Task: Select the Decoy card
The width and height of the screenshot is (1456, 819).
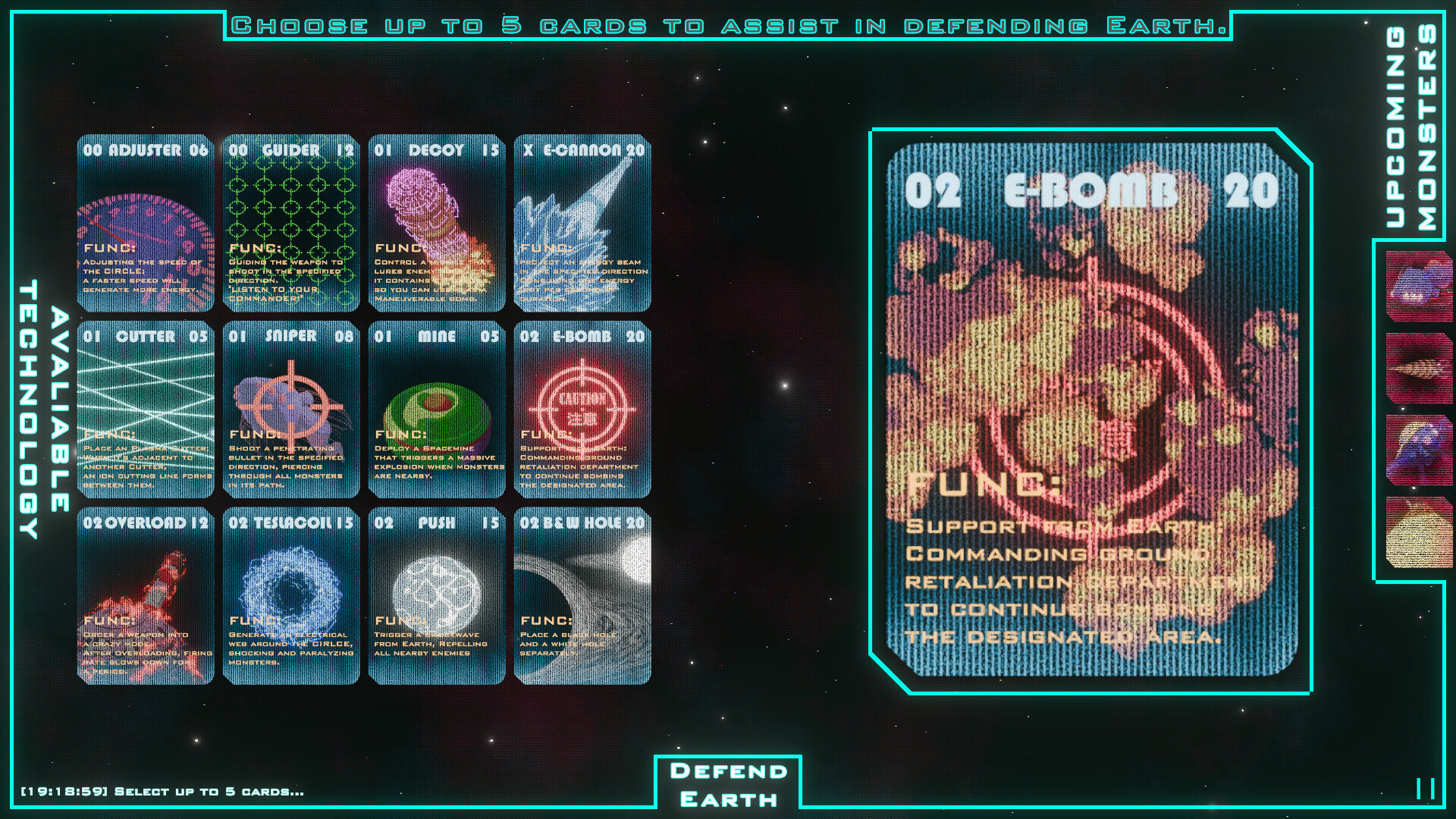Action: [438, 224]
